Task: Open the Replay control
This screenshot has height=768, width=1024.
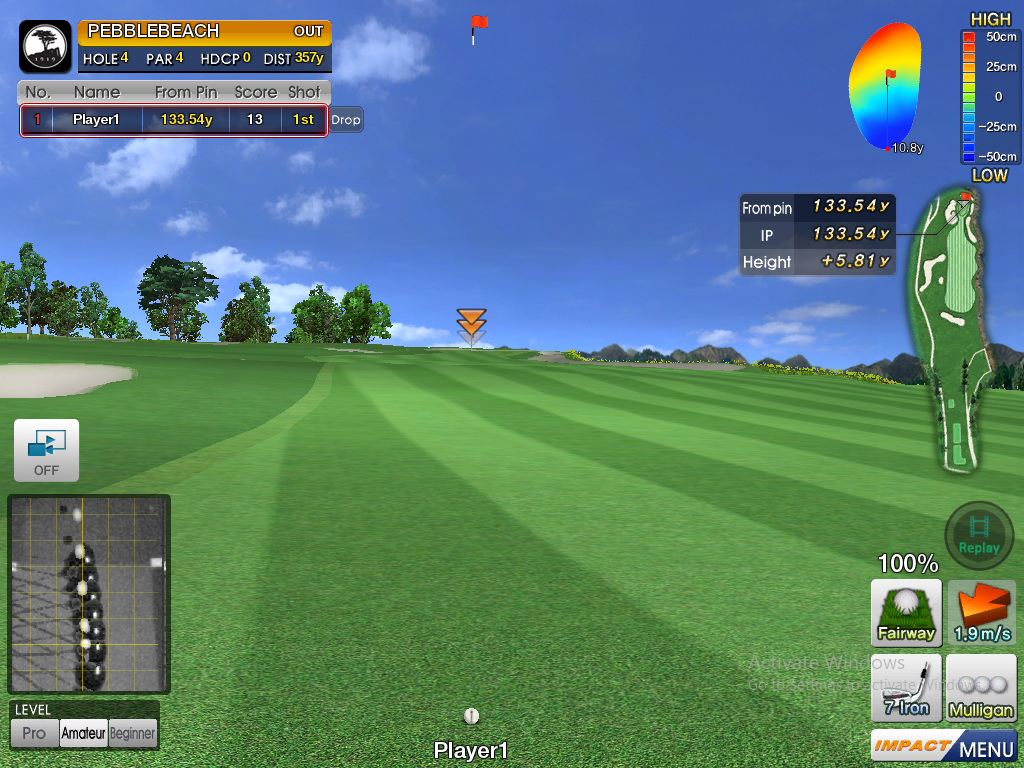Action: [979, 536]
